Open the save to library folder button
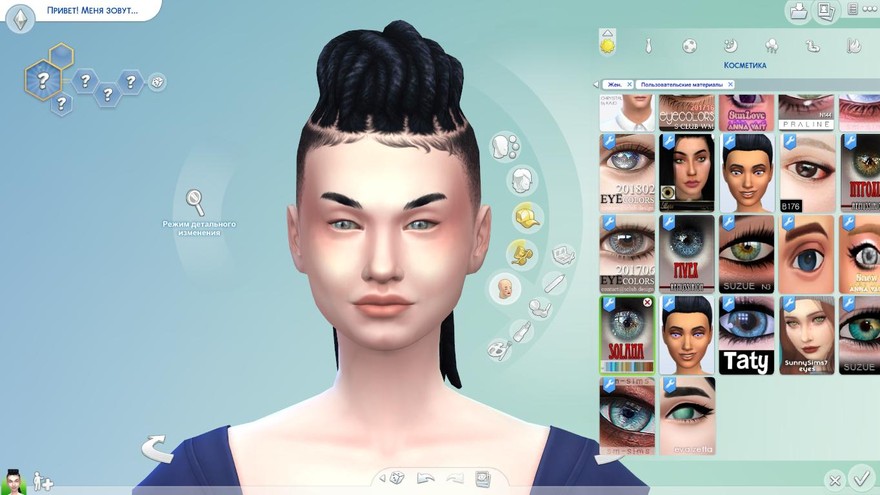Screen dimensions: 880x495 tap(799, 11)
